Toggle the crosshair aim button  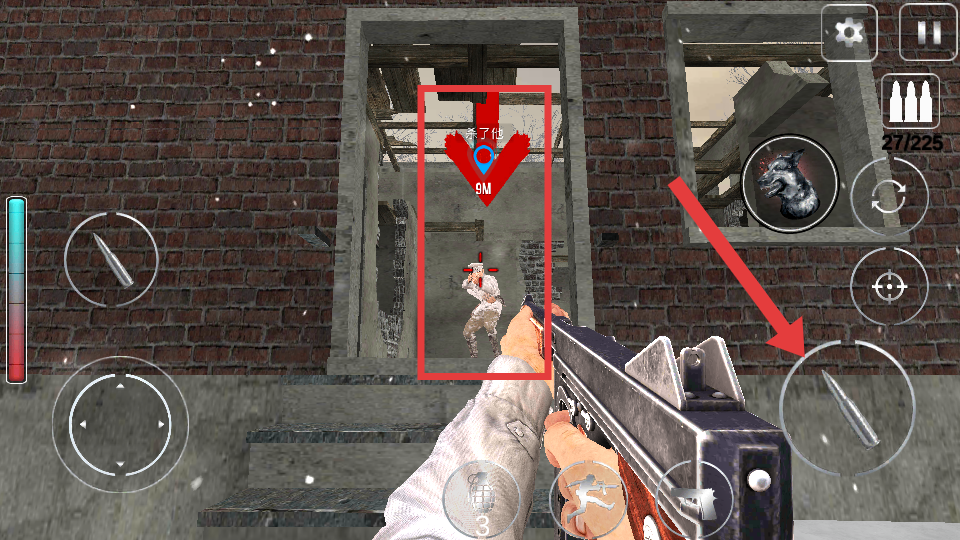[888, 286]
